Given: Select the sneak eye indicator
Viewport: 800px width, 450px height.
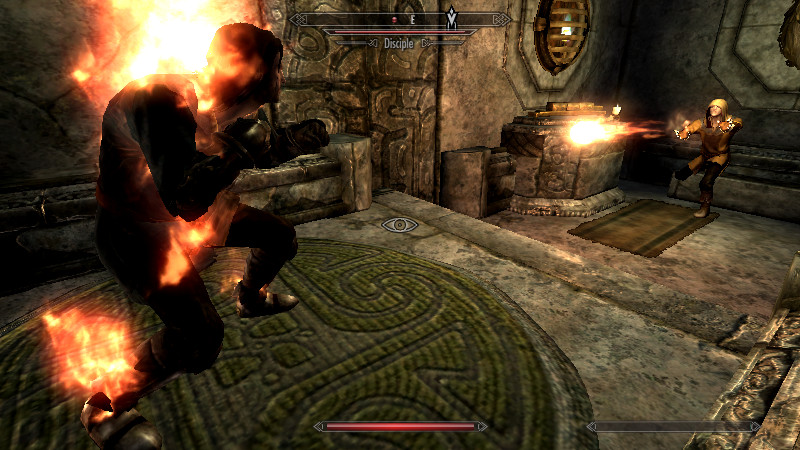Looking at the screenshot, I should click(400, 225).
